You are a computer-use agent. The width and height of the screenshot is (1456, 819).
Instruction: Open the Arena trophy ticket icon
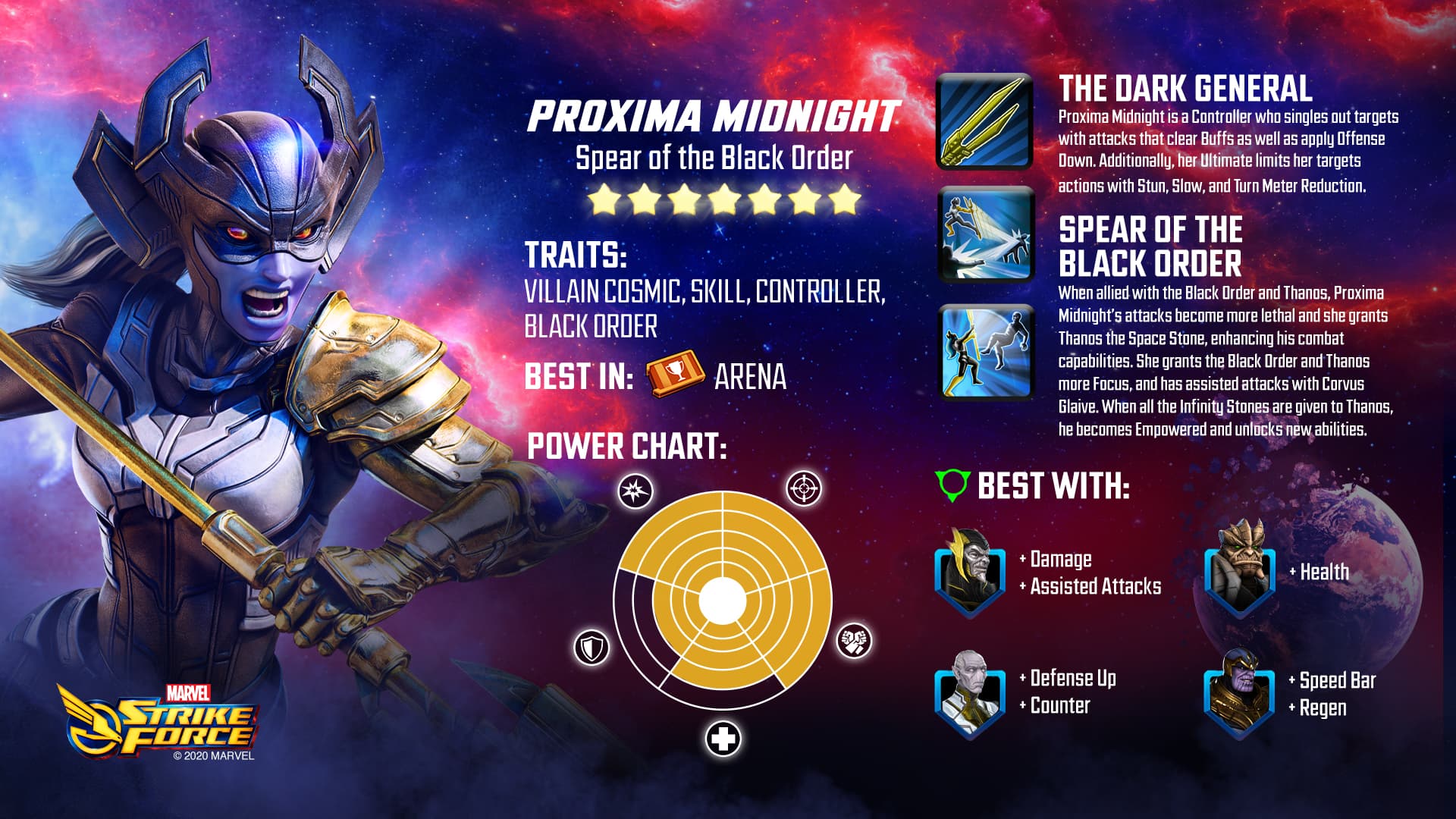[x=674, y=374]
